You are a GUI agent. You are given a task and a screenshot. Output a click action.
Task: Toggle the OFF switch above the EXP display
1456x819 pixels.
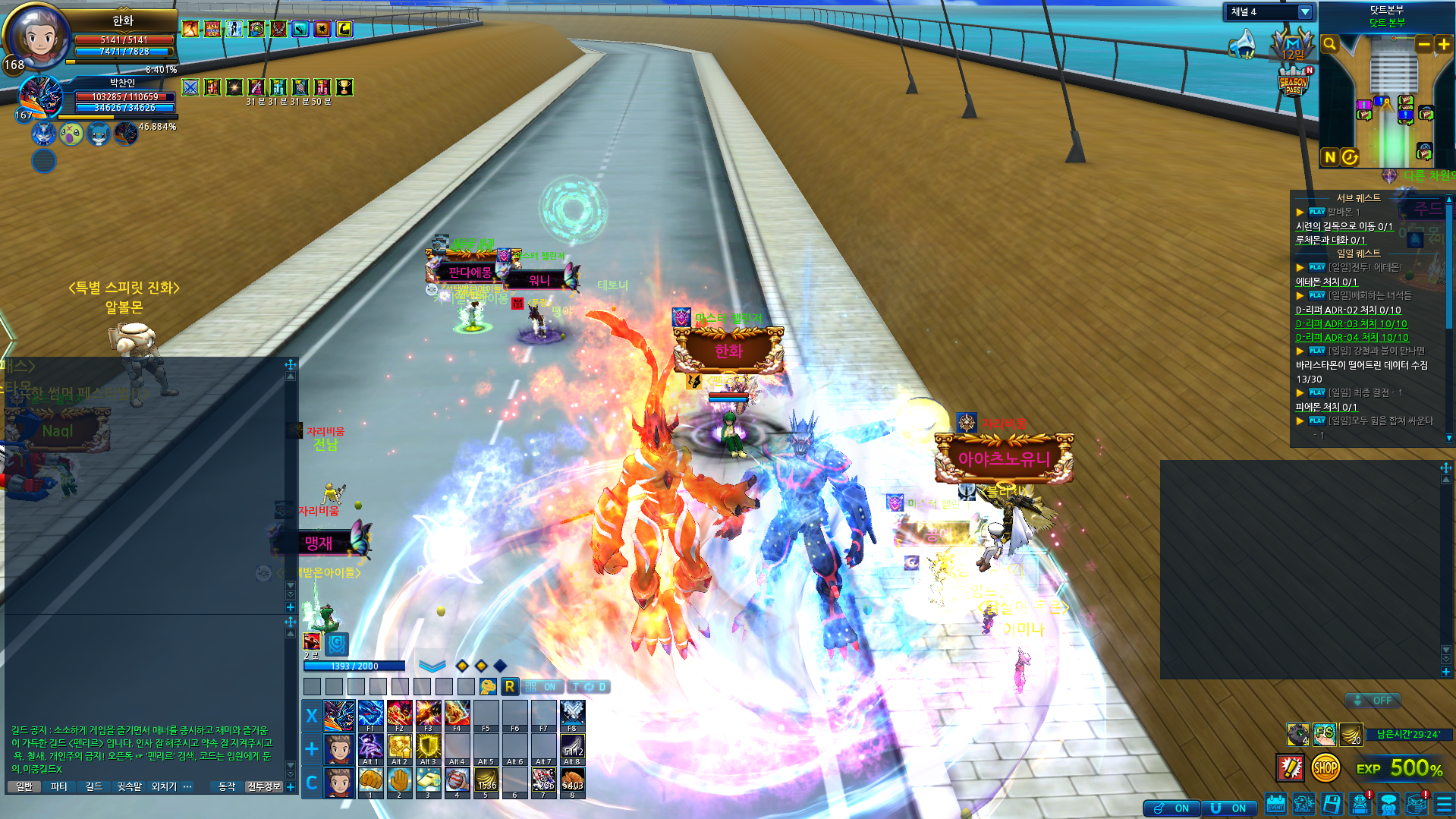(x=1373, y=701)
